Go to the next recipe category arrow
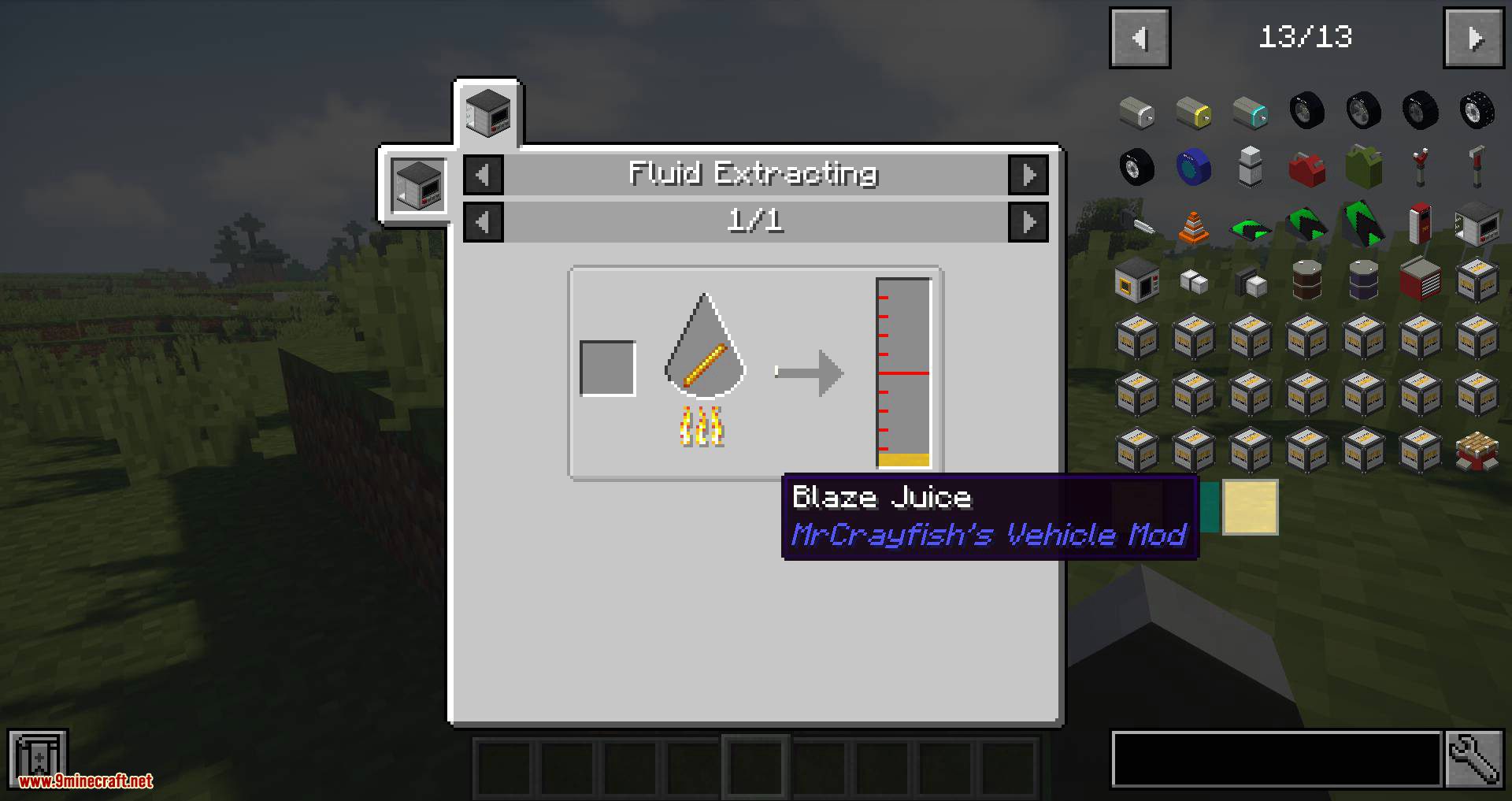The height and width of the screenshot is (801, 1512). pyautogui.click(x=1029, y=175)
